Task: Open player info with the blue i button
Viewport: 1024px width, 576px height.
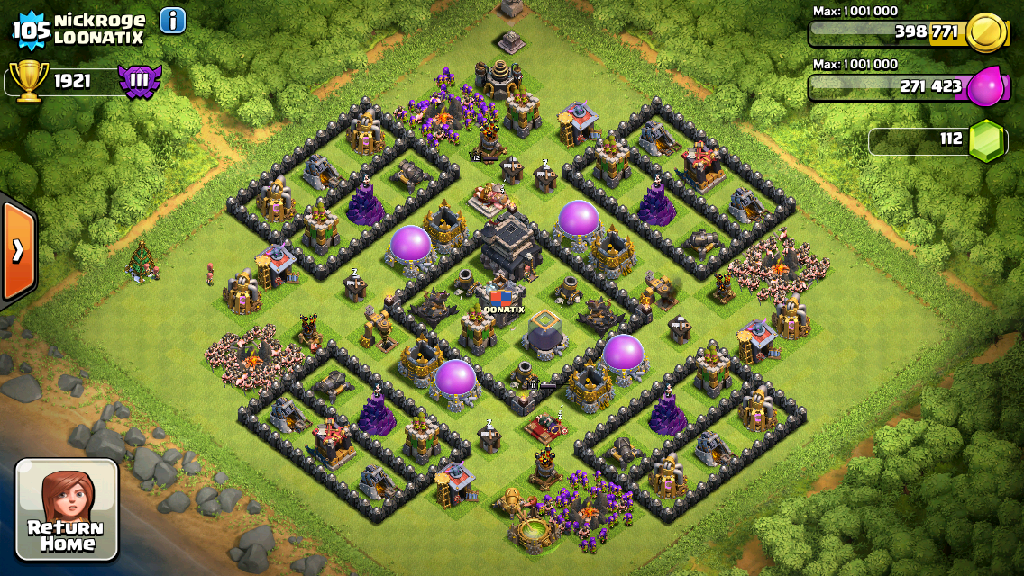Action: pos(172,20)
